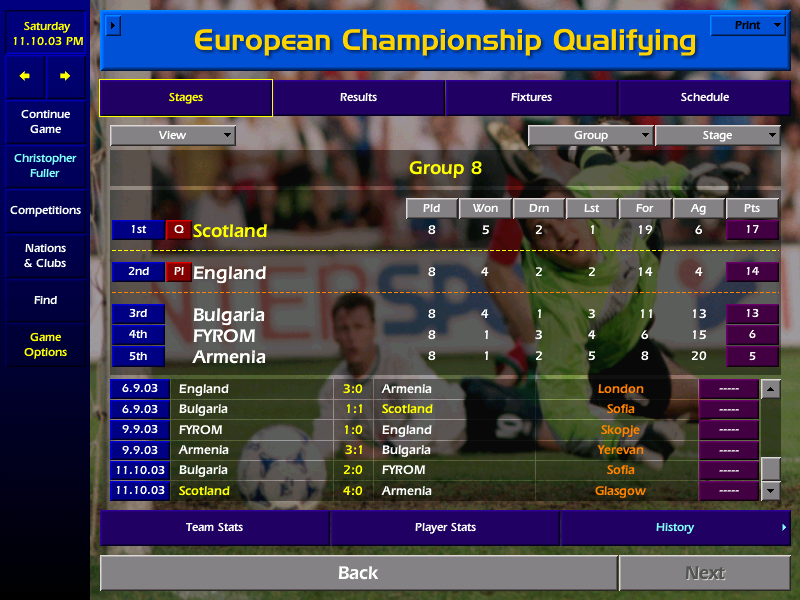
Task: Click Continue Game in sidebar
Action: [x=45, y=121]
